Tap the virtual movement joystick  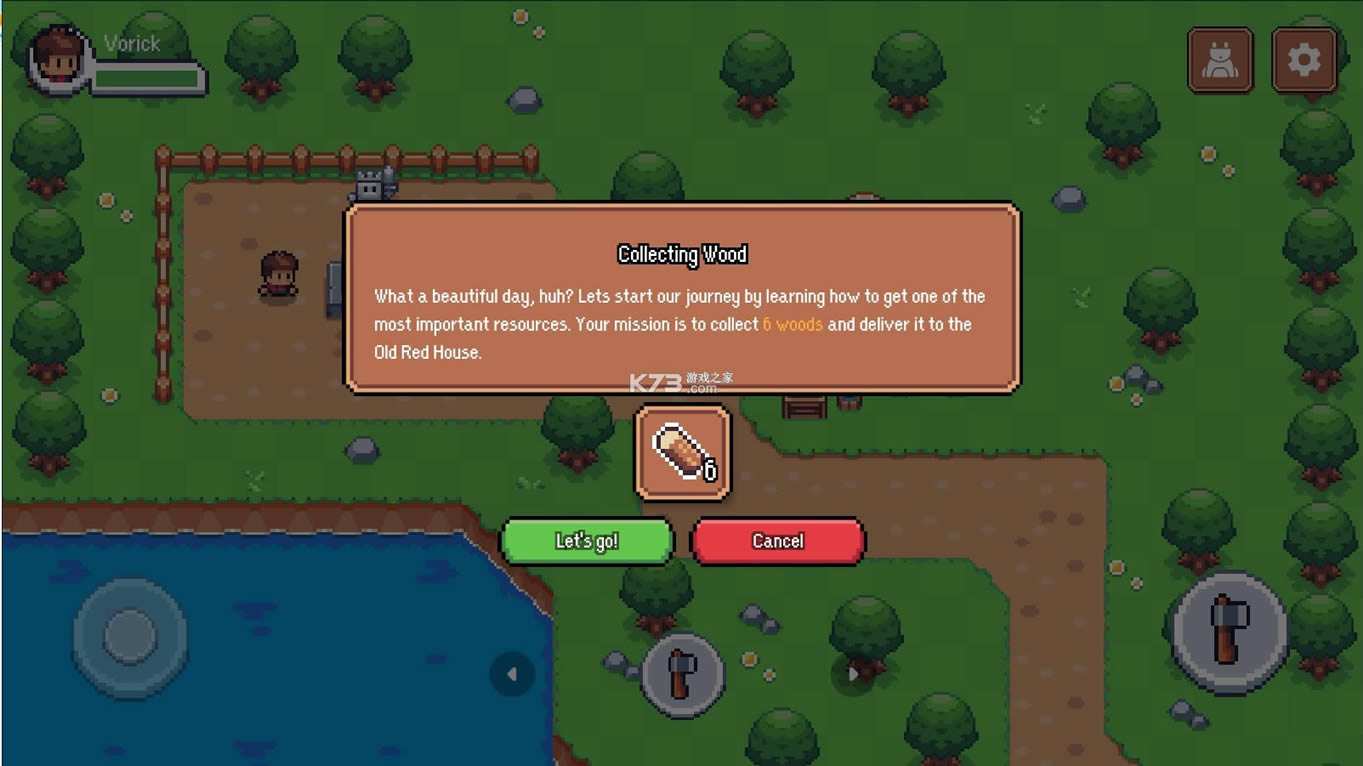(130, 637)
